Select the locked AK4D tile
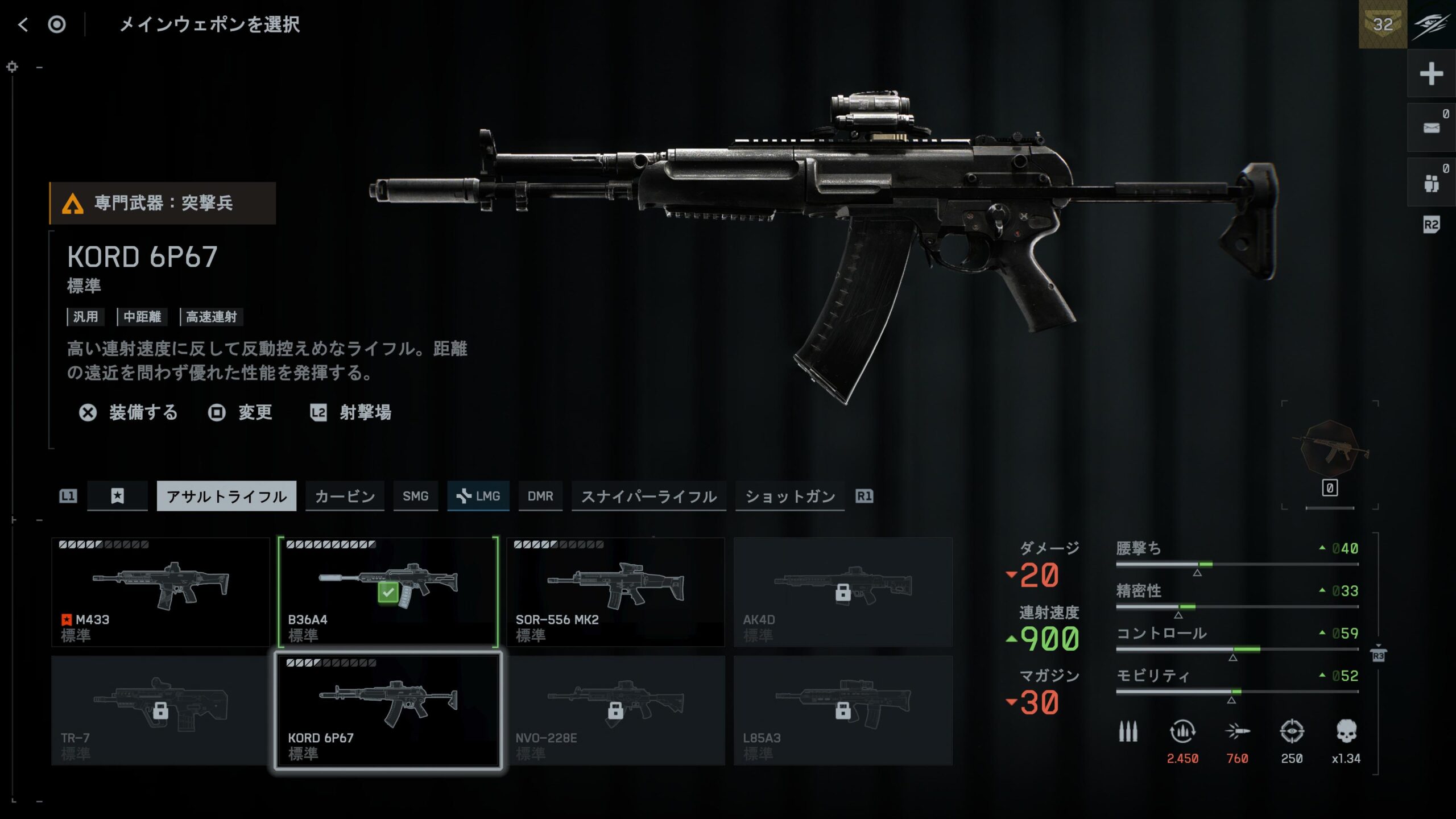1456x819 pixels. (843, 591)
